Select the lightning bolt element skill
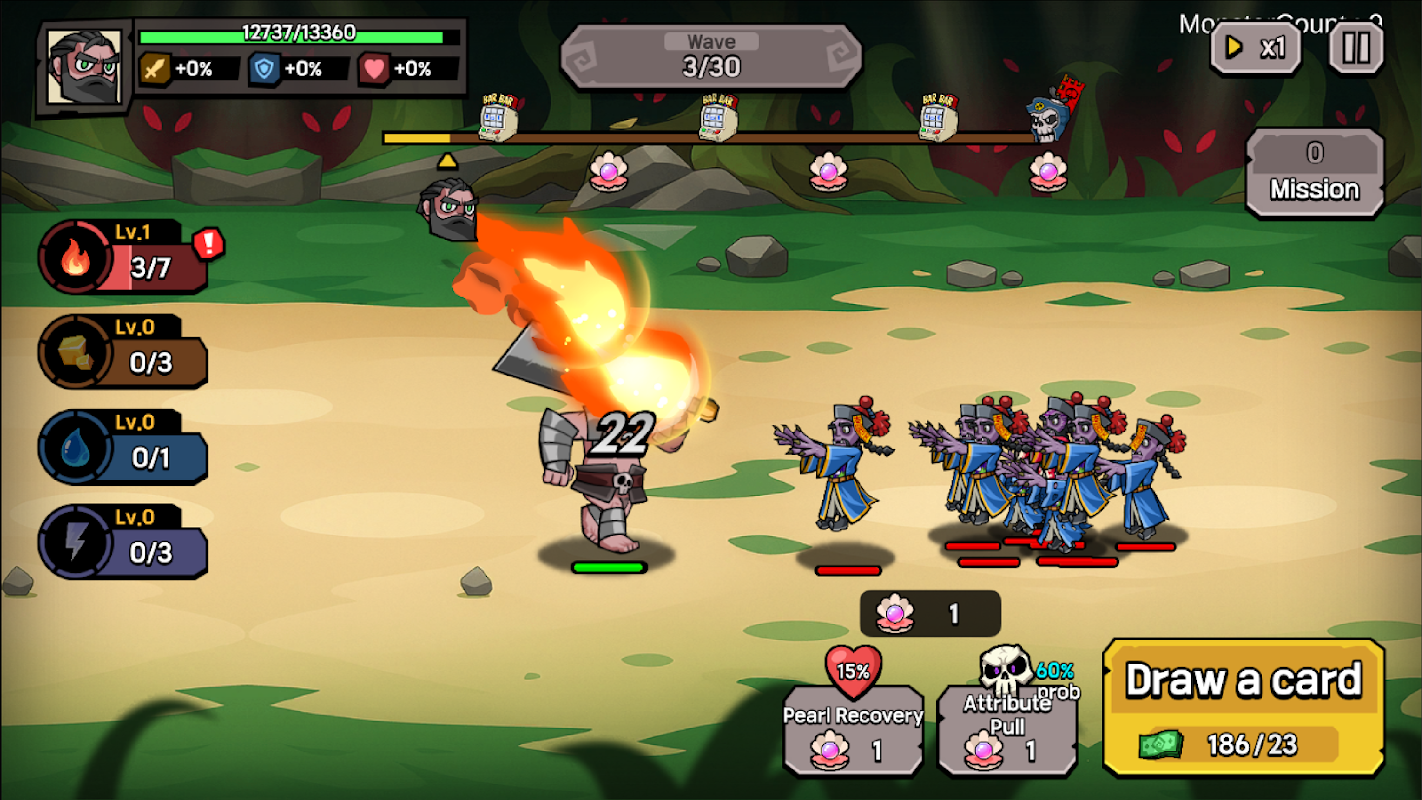This screenshot has height=800, width=1422. pos(123,542)
